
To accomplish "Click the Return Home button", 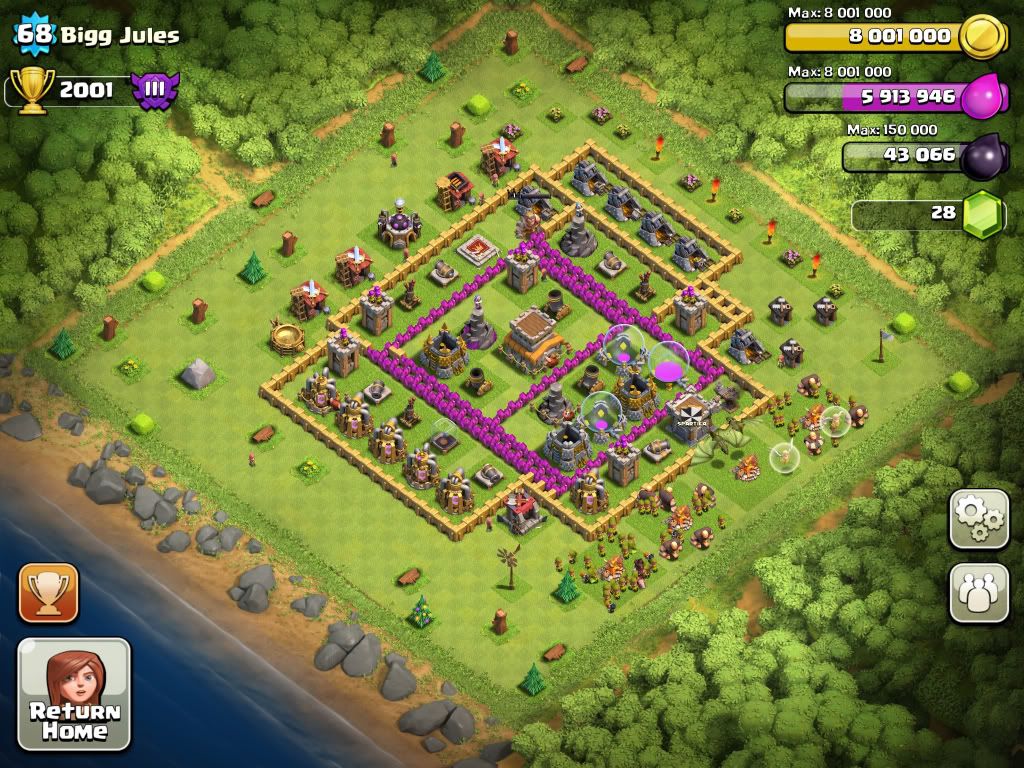I will (x=74, y=694).
